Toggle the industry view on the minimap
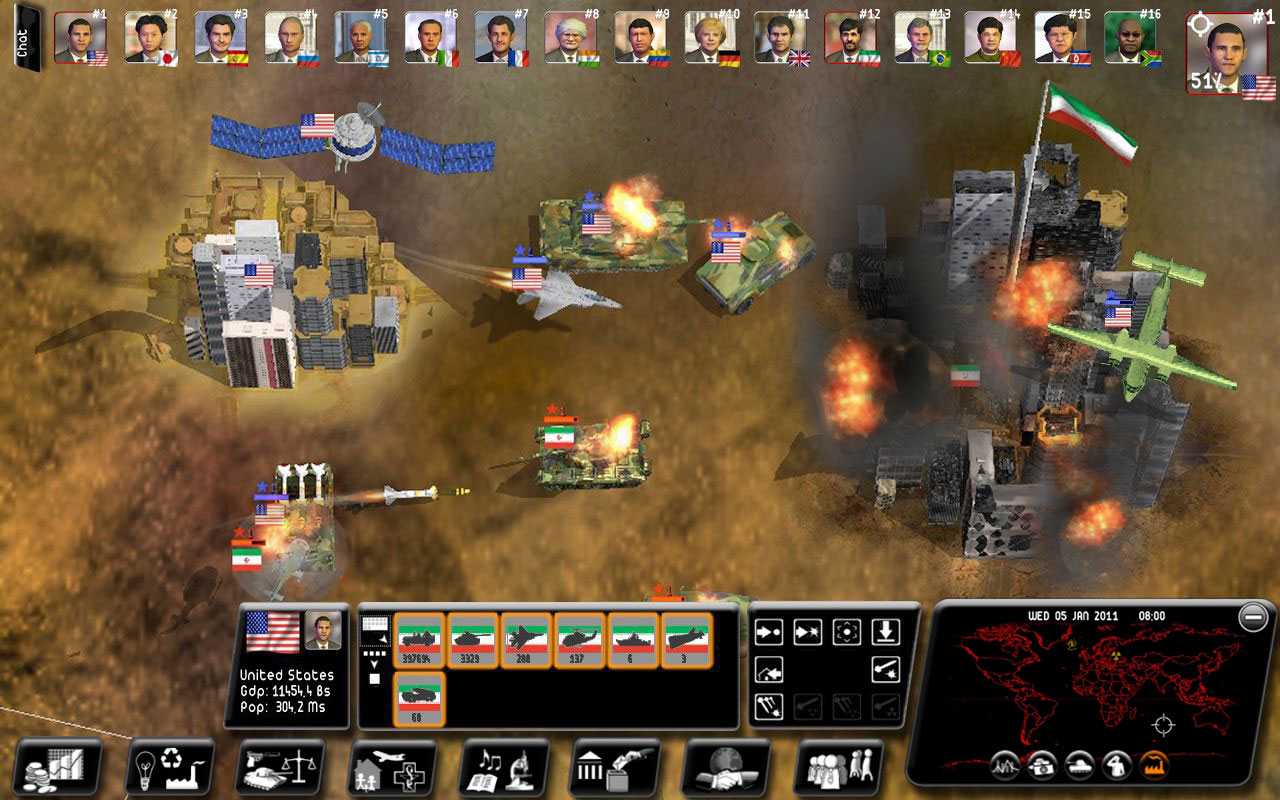This screenshot has width=1280, height=800. click(1155, 765)
